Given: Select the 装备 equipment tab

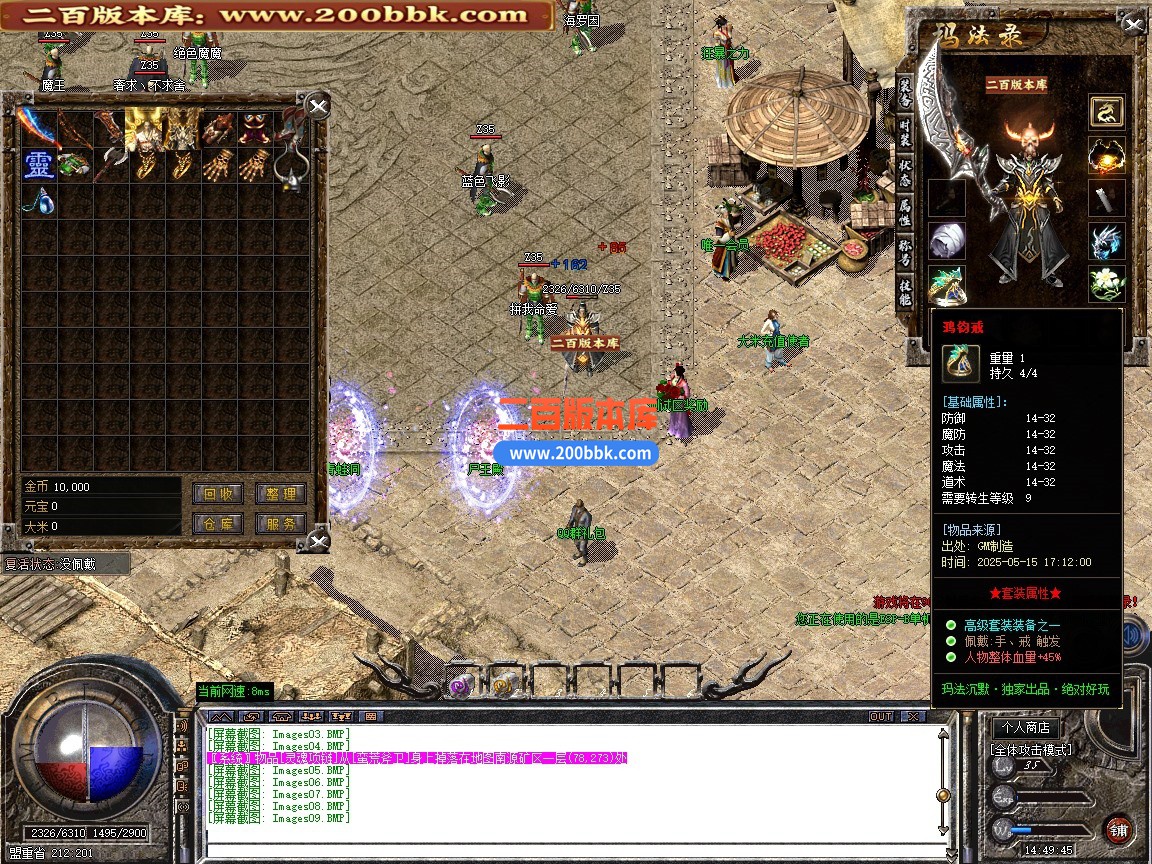Looking at the screenshot, I should (904, 93).
